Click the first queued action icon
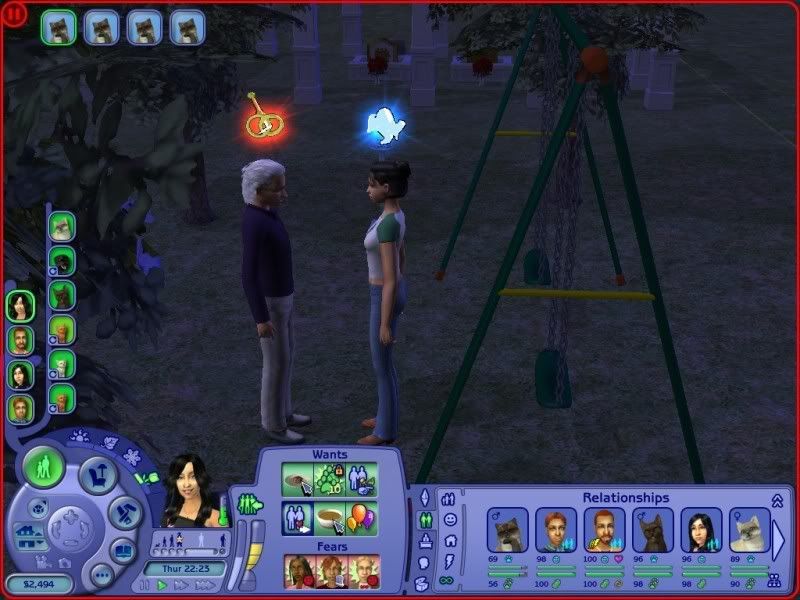The image size is (800, 600). [59, 27]
